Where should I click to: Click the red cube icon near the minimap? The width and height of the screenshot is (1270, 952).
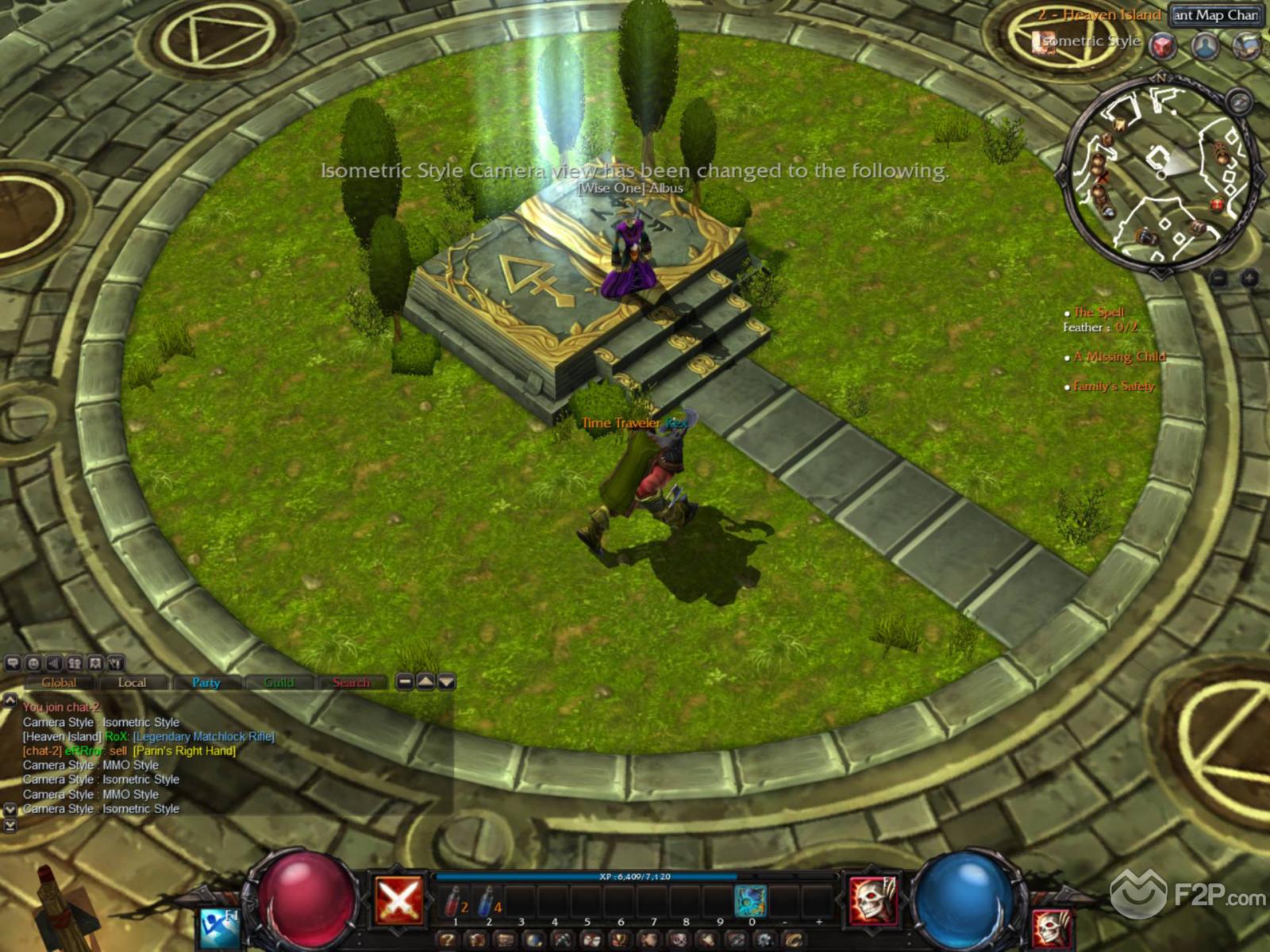tap(1163, 46)
